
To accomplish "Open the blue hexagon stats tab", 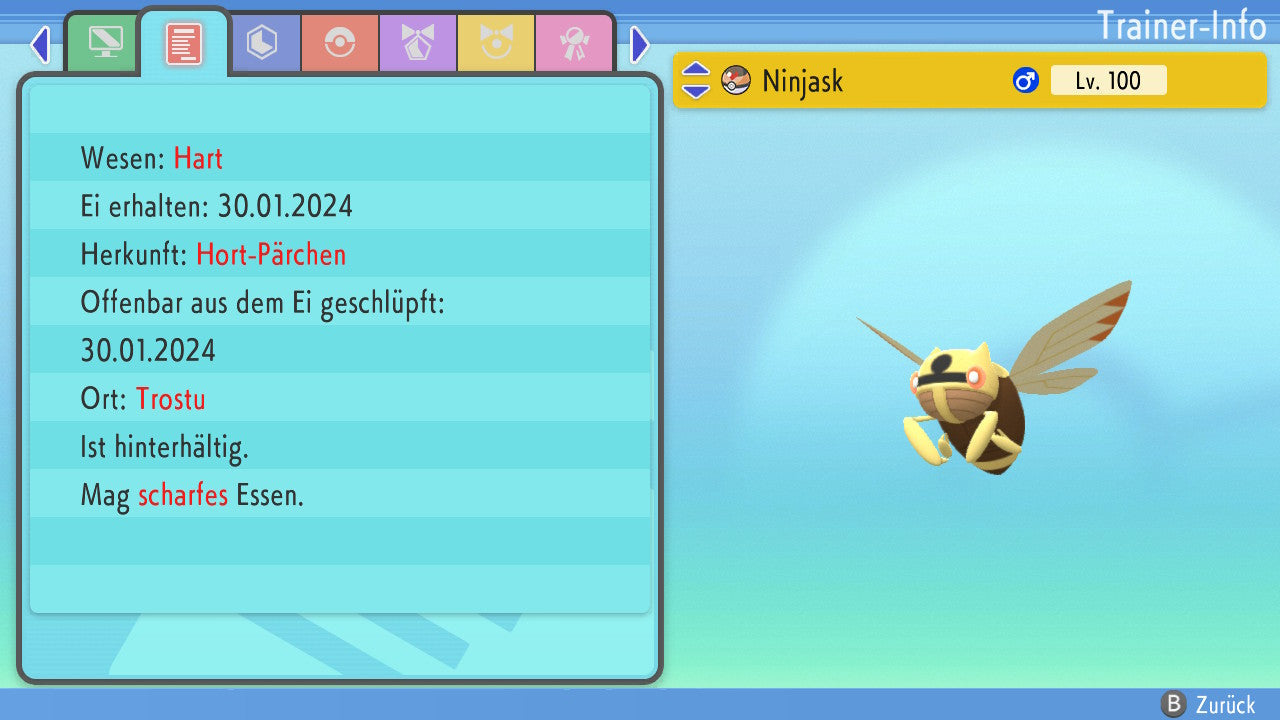I will 262,44.
